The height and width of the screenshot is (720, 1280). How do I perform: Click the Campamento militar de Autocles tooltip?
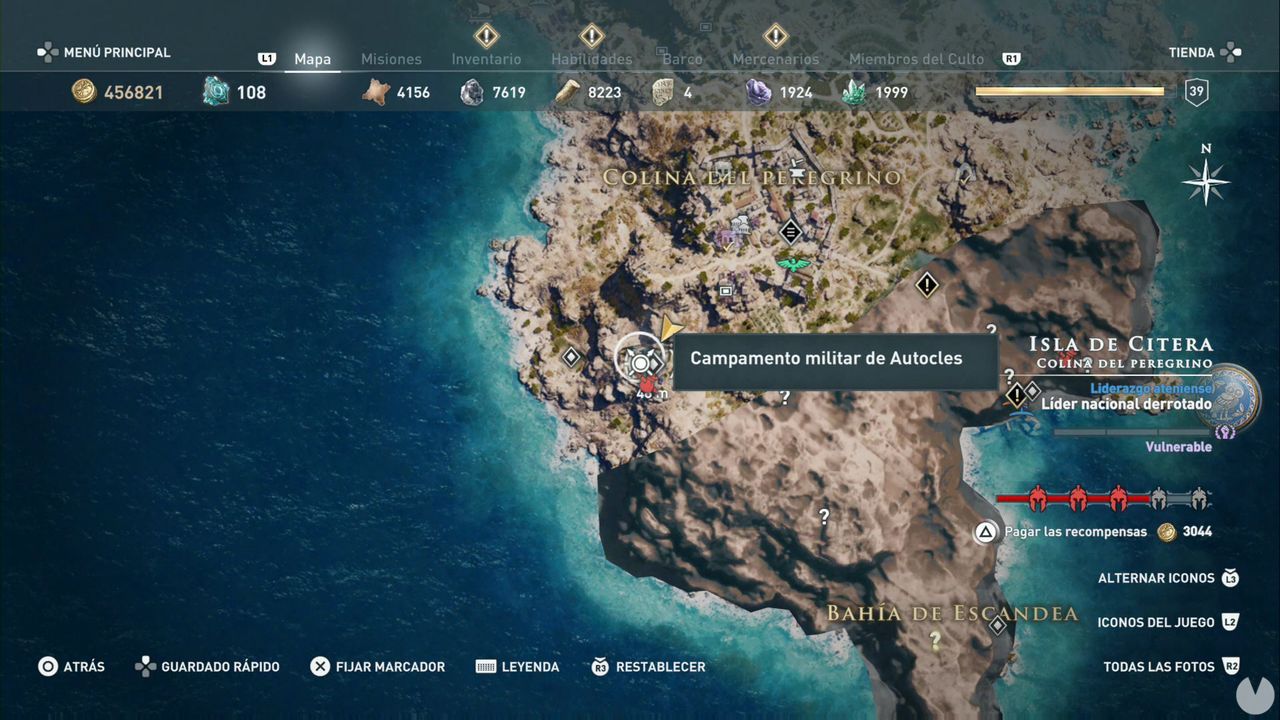[x=836, y=358]
